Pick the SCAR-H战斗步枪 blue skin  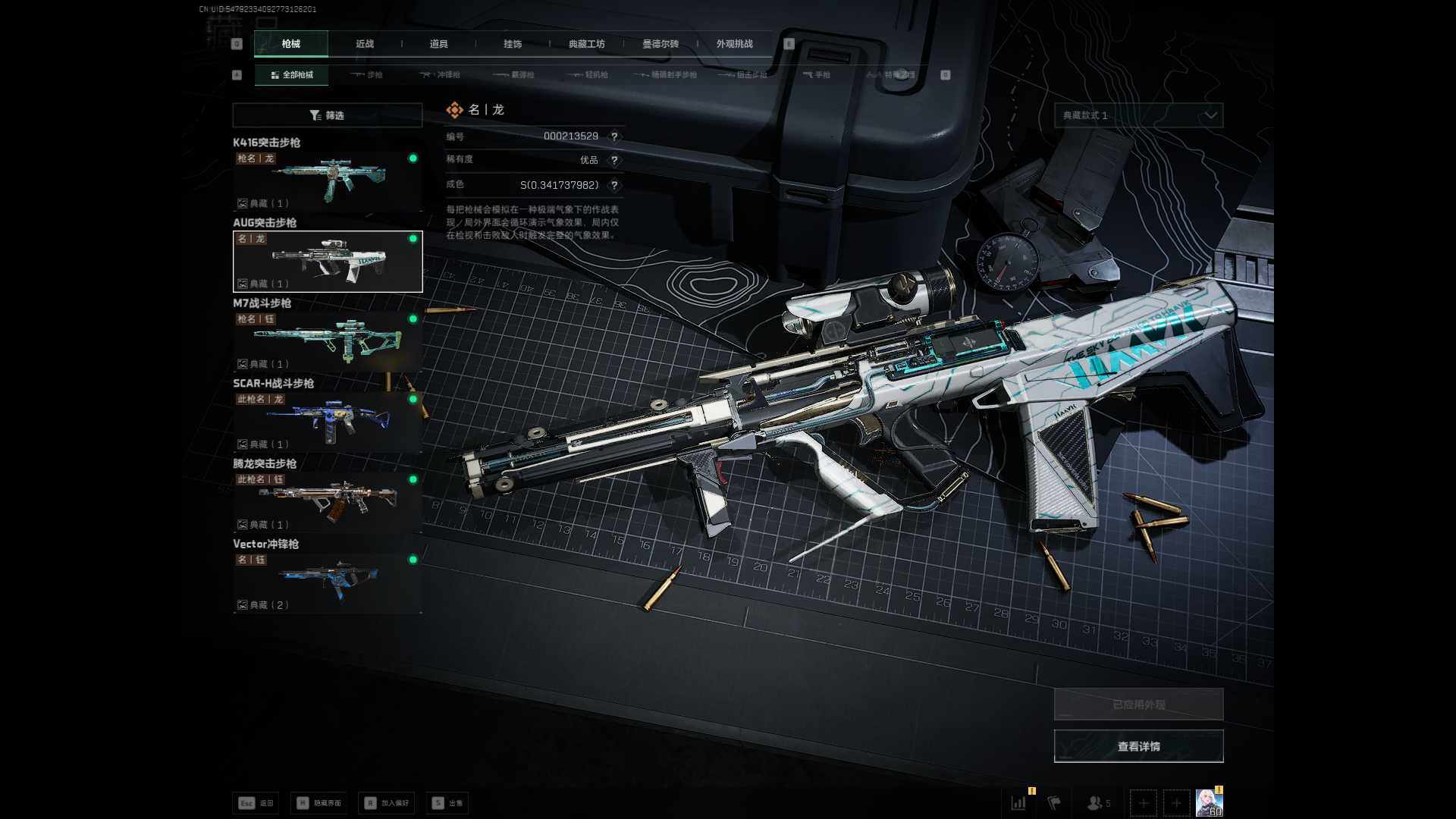click(x=328, y=422)
